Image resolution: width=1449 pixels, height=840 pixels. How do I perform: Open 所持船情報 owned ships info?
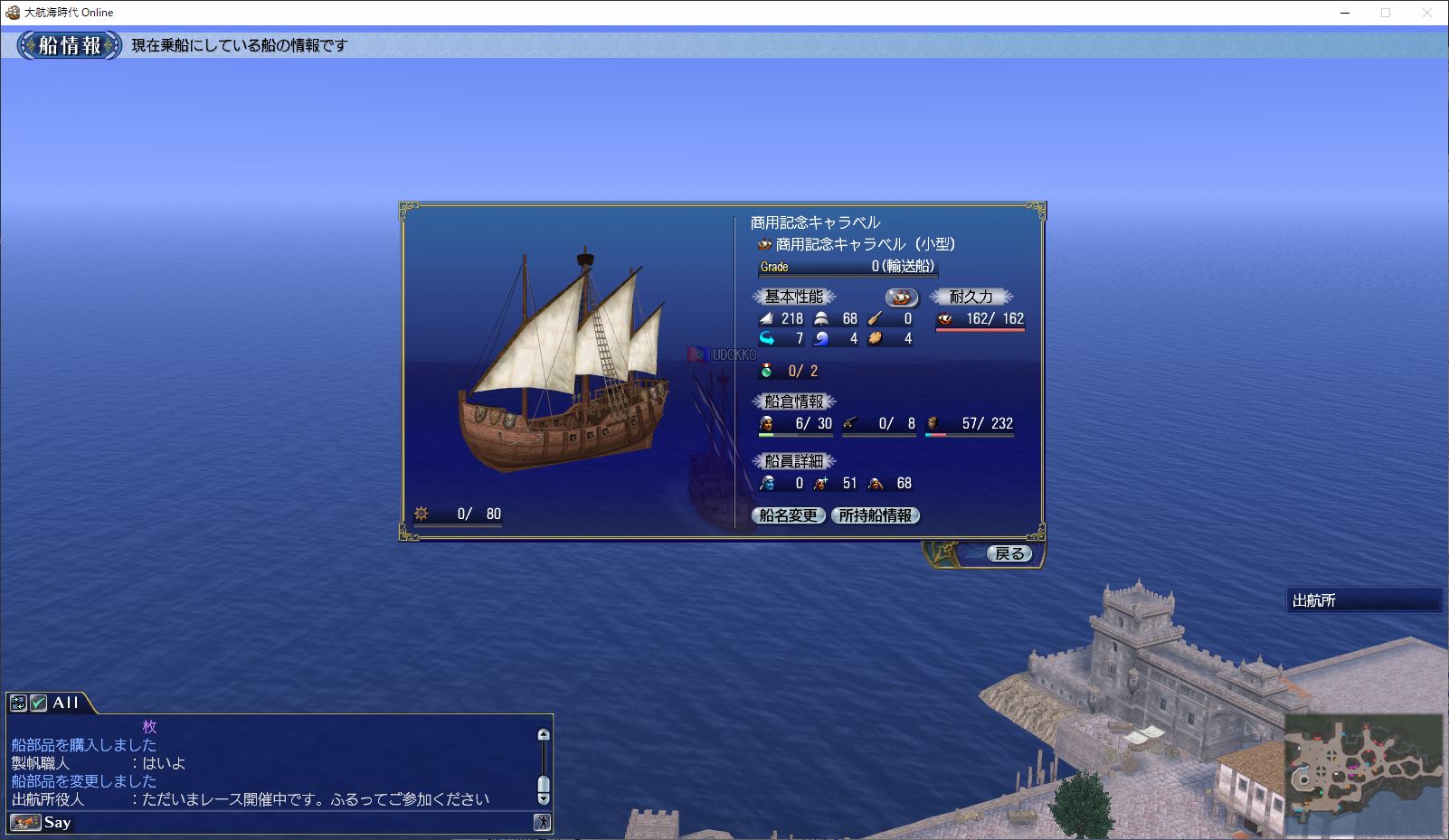point(876,515)
